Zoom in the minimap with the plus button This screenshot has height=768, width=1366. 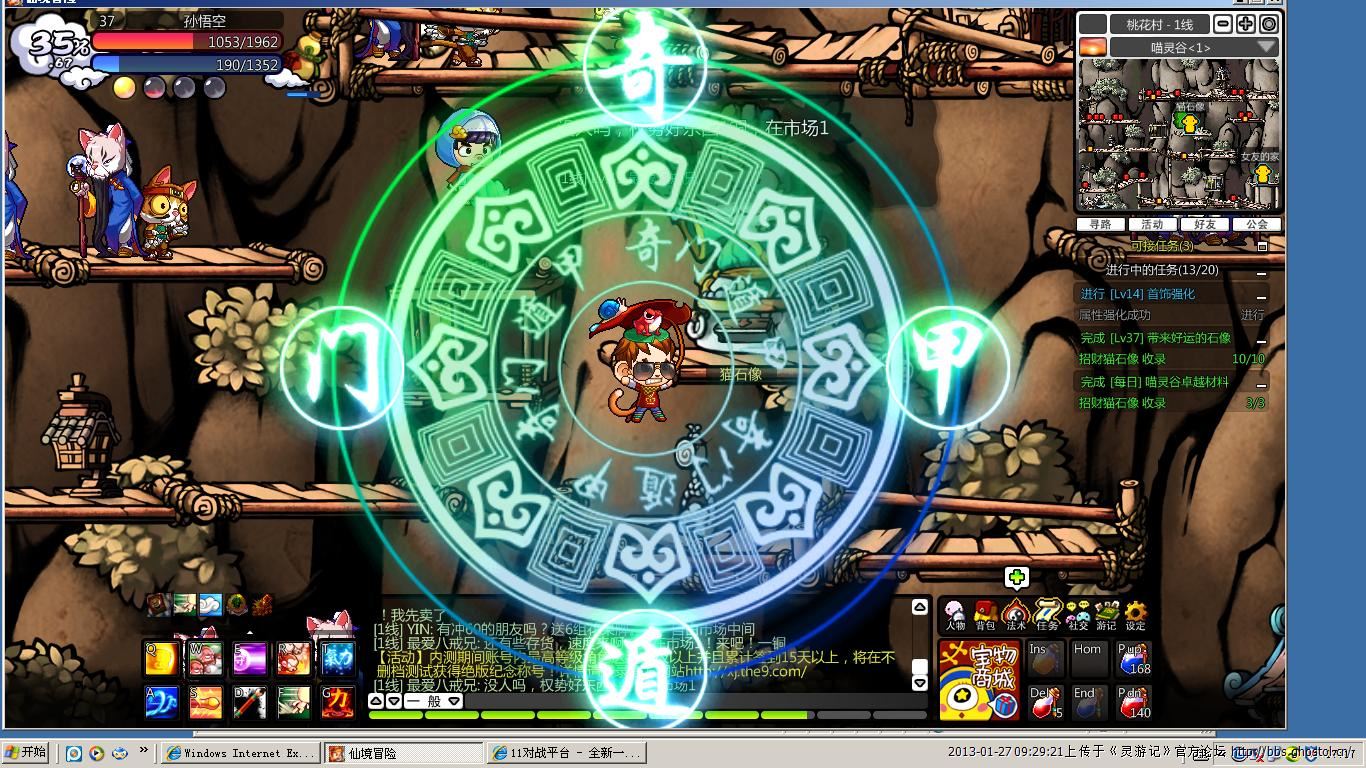[x=1246, y=24]
